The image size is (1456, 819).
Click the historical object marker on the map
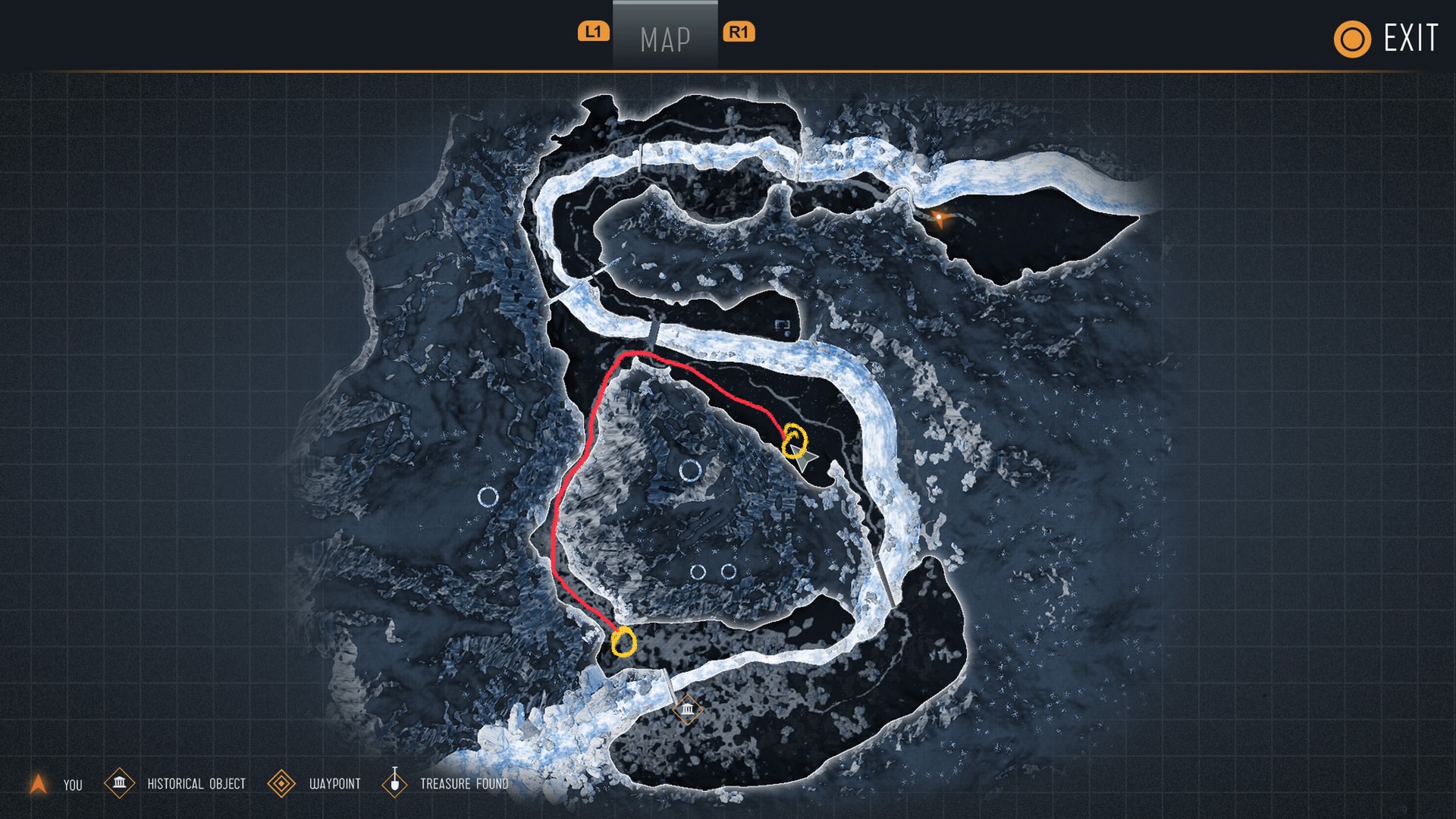[687, 710]
